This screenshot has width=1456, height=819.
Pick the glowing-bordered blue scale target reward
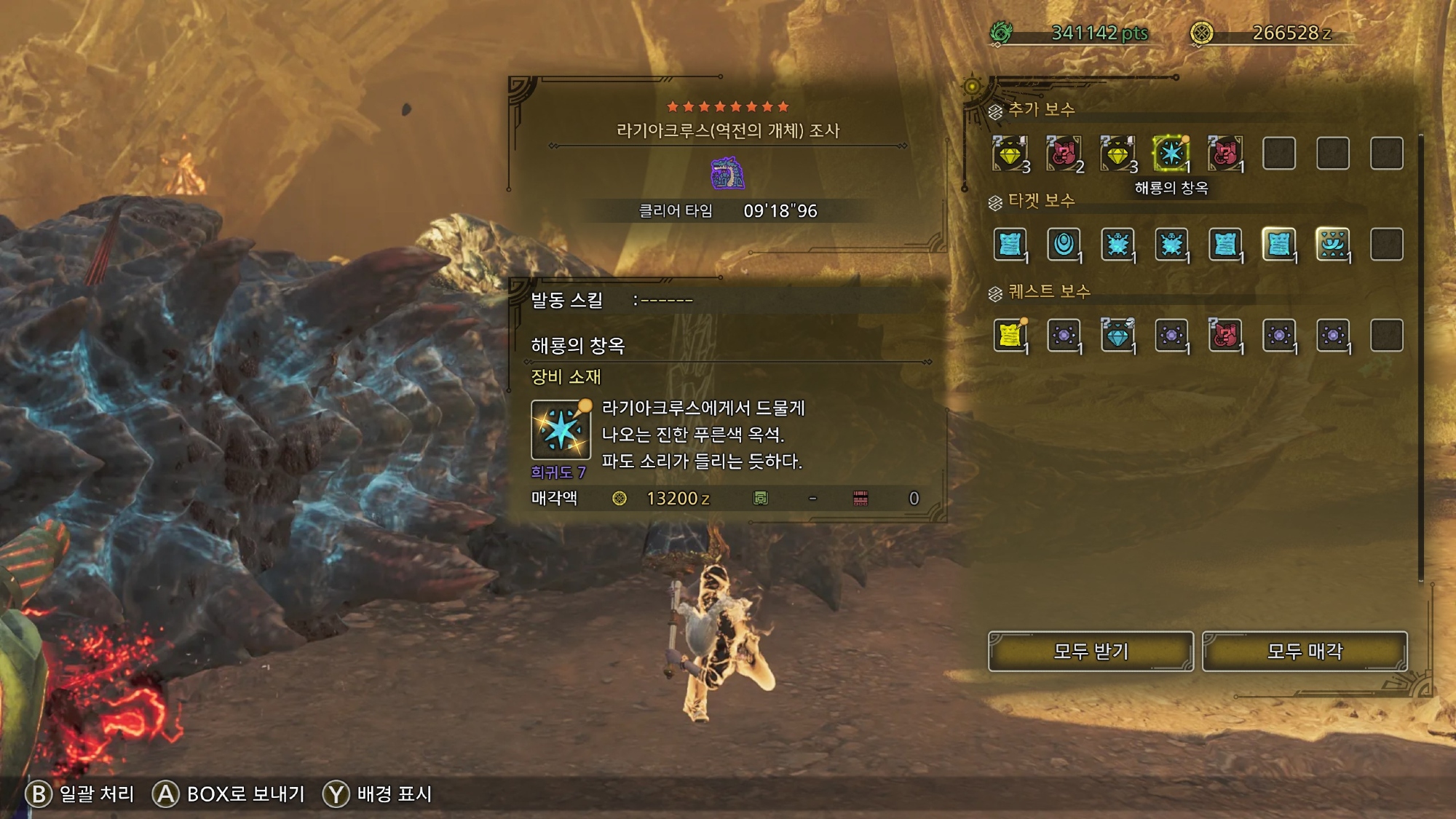click(1278, 244)
